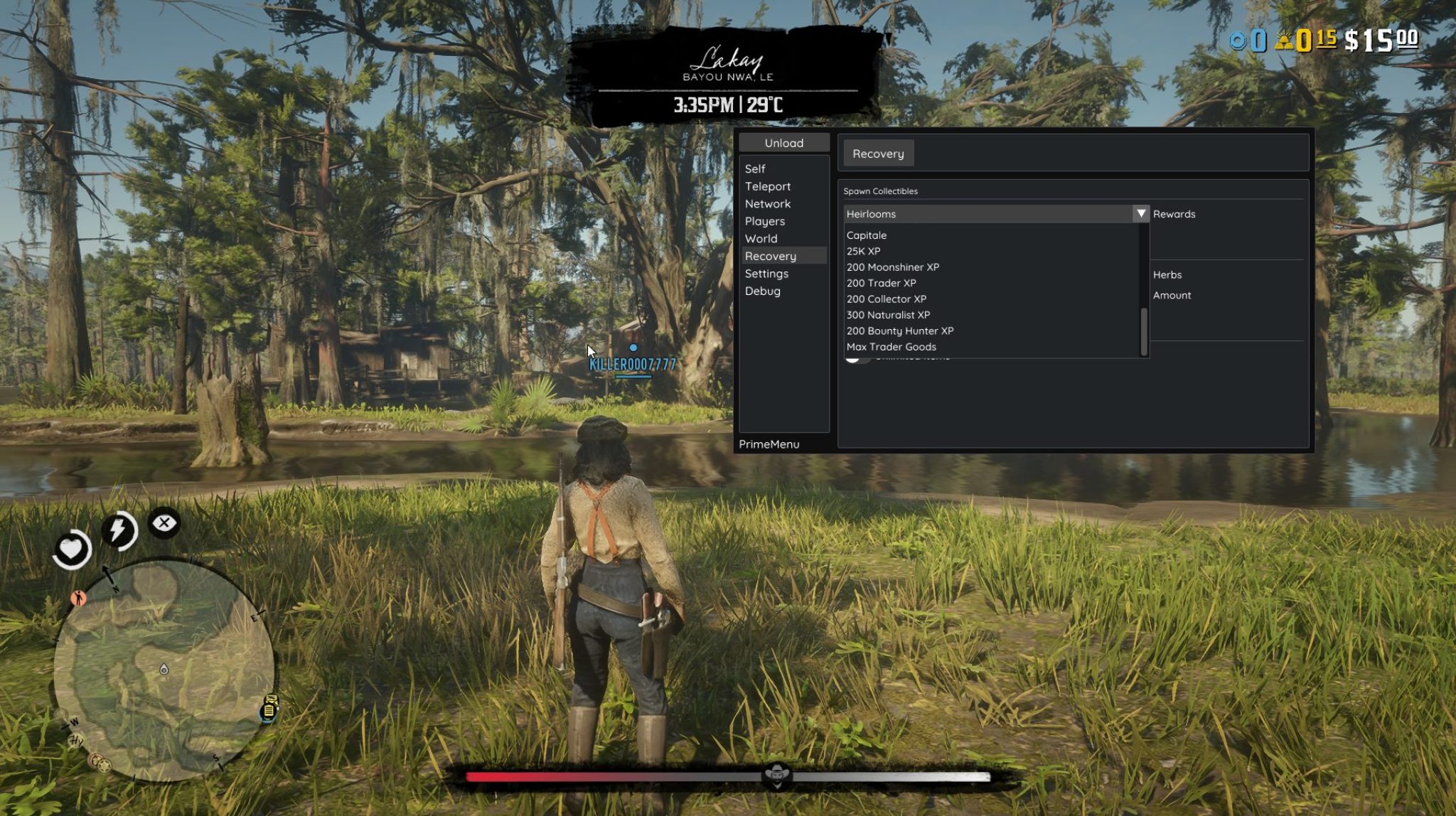Screen dimensions: 1456x816
Task: Click the white collectible dot on the minimap
Action: [x=164, y=670]
